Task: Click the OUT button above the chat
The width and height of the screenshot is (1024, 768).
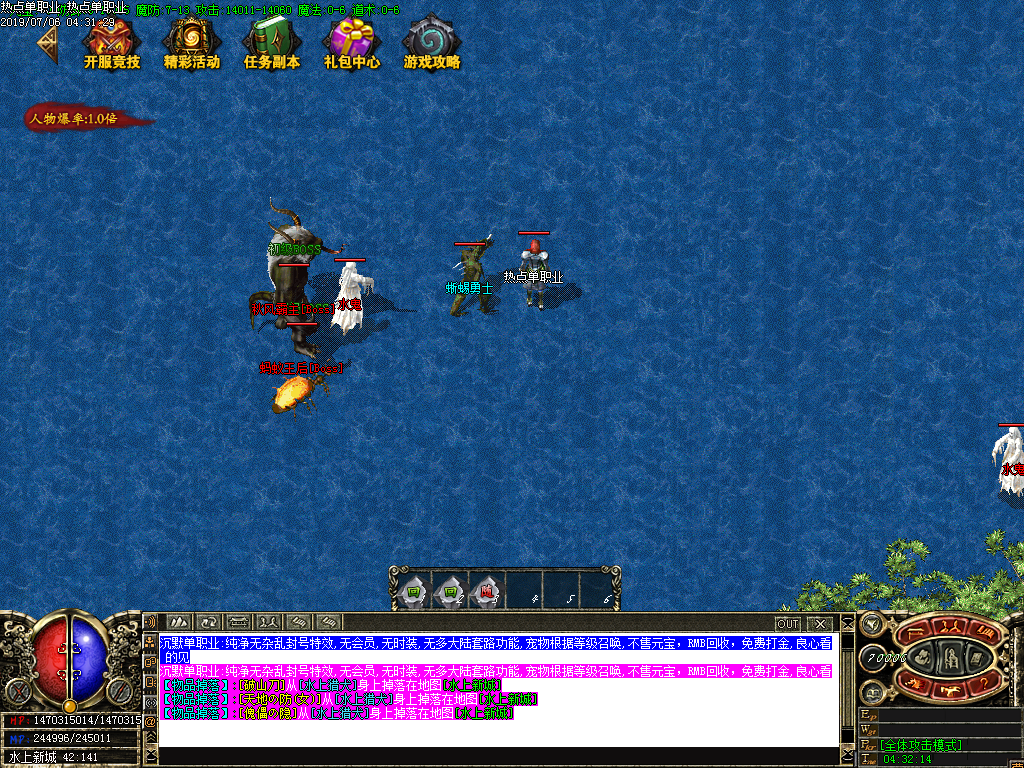Action: pos(788,624)
